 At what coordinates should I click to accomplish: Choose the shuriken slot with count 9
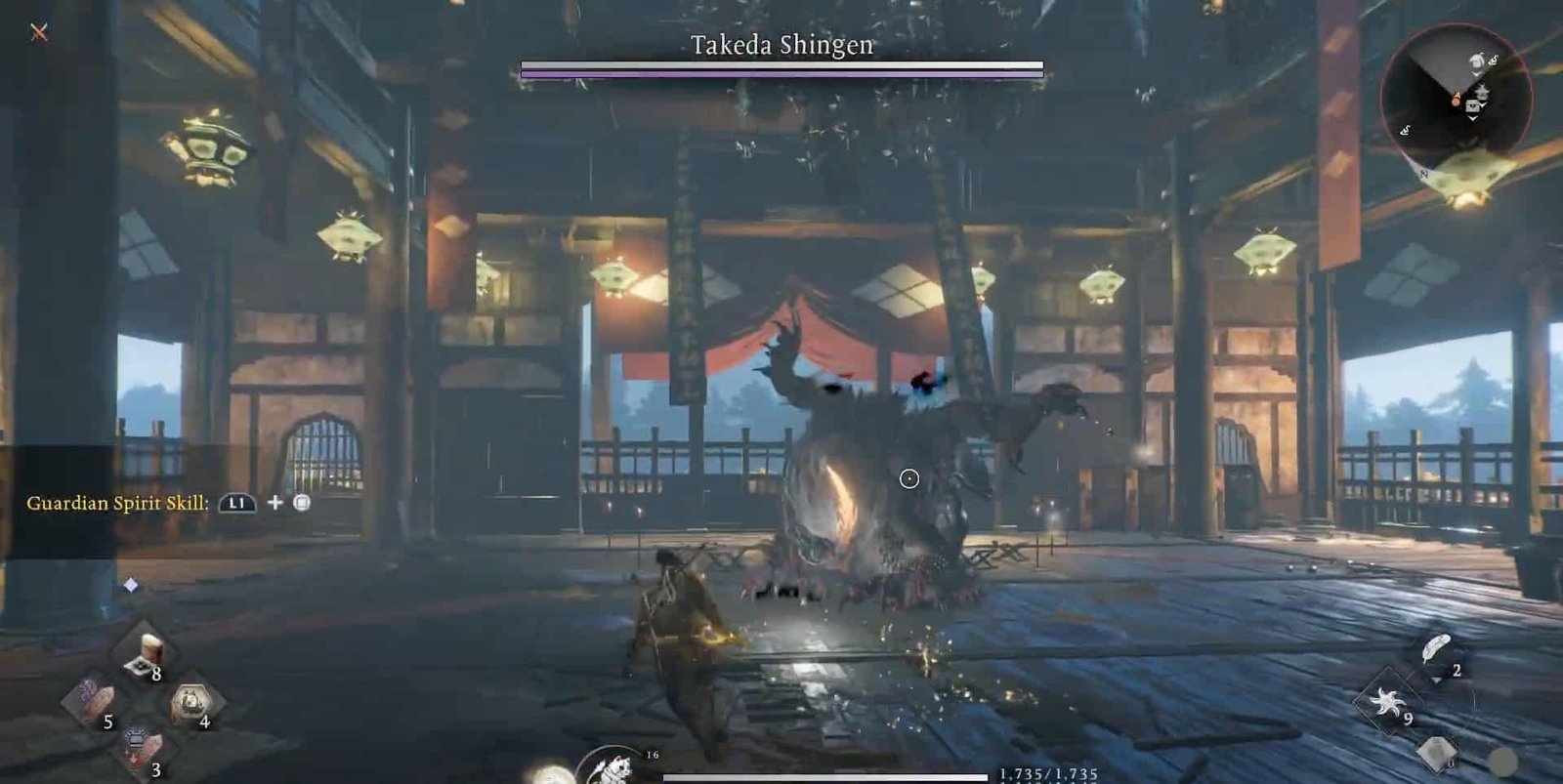pyautogui.click(x=1386, y=701)
